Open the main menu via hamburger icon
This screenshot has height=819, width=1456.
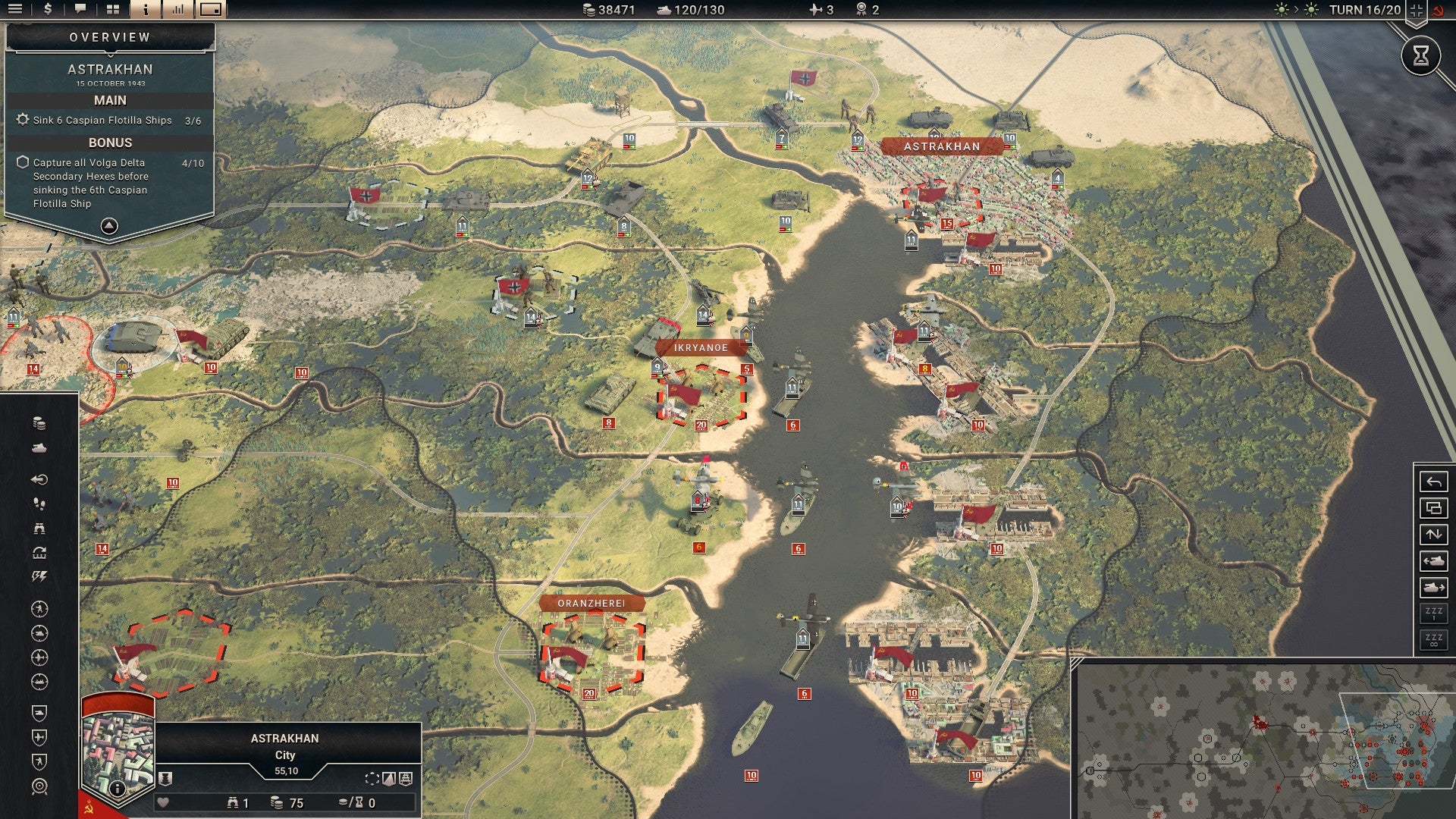(15, 11)
